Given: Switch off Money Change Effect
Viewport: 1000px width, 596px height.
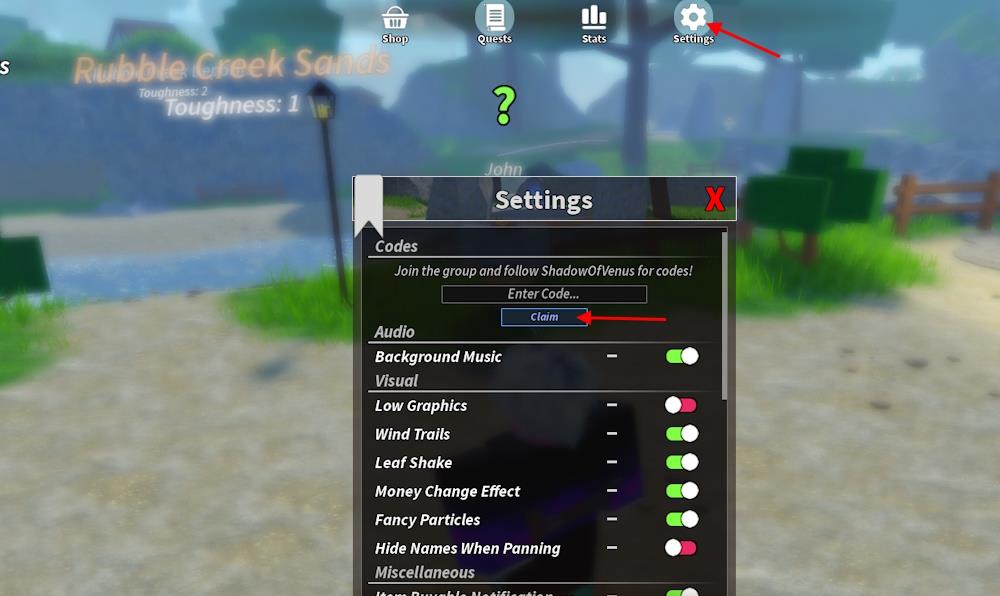Looking at the screenshot, I should click(x=682, y=491).
